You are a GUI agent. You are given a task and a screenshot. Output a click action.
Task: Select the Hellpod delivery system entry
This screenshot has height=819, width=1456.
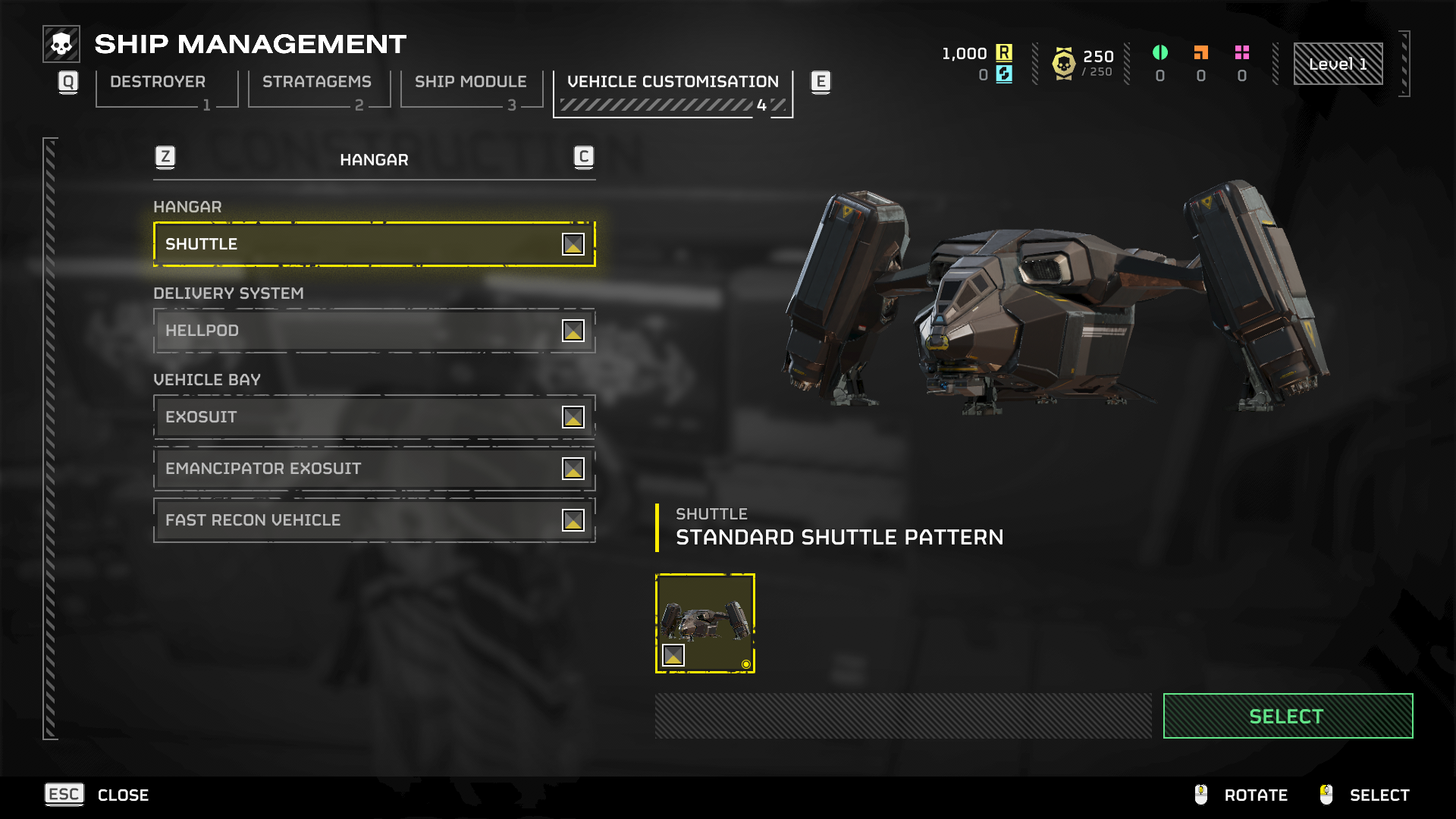click(x=374, y=331)
